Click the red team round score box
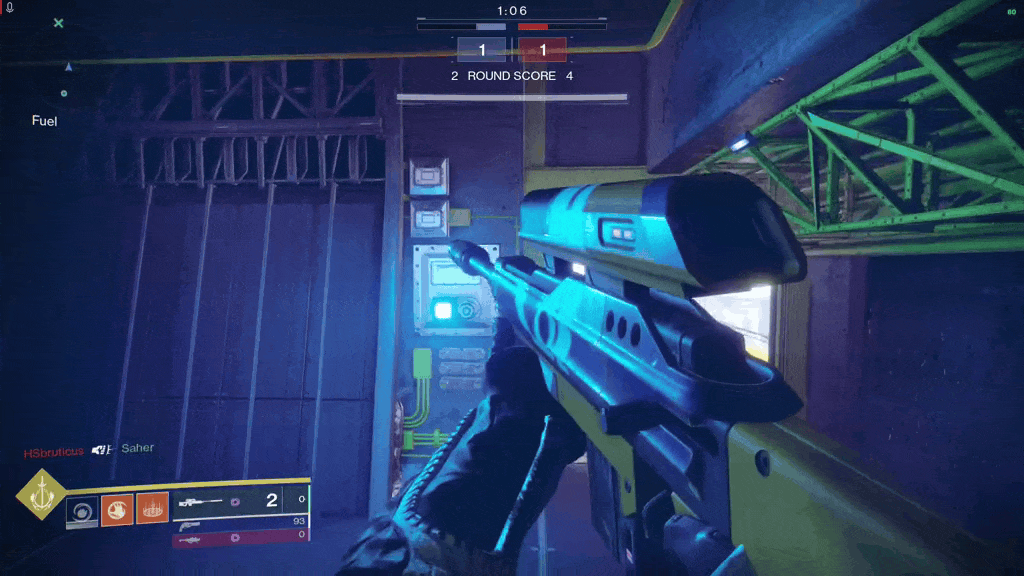 point(542,50)
